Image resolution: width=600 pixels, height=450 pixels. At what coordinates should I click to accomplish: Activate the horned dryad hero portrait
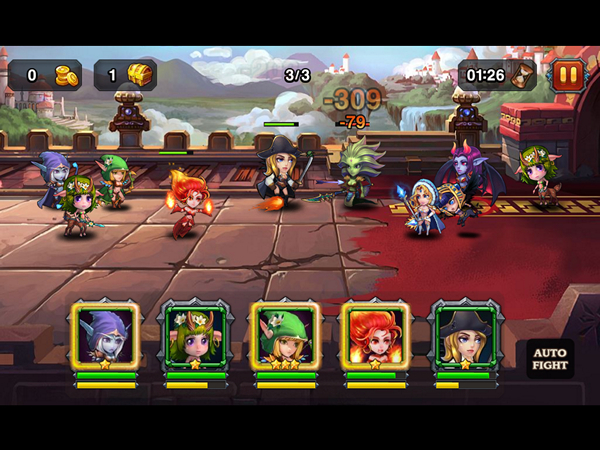[195, 336]
